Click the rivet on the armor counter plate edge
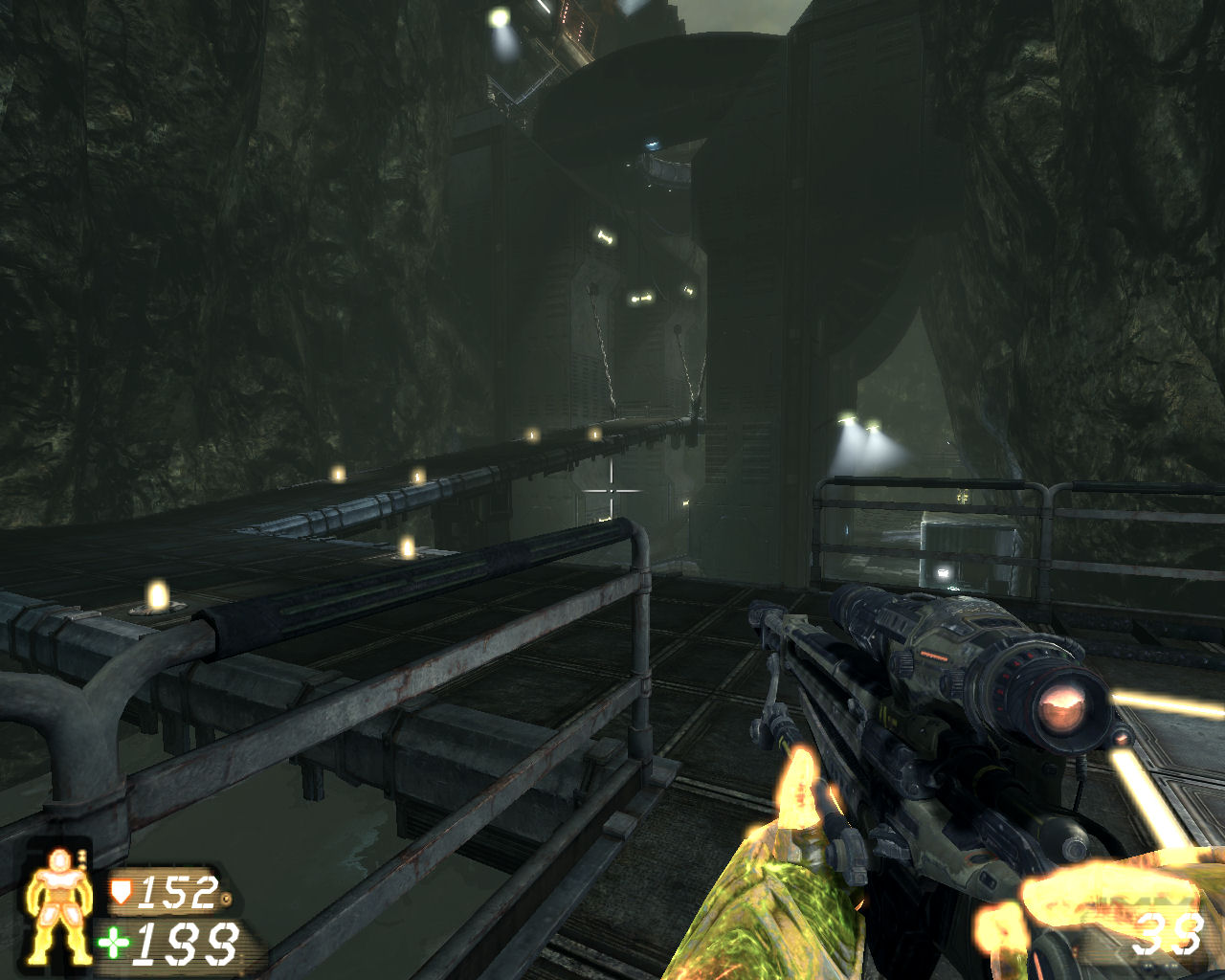 (227, 897)
